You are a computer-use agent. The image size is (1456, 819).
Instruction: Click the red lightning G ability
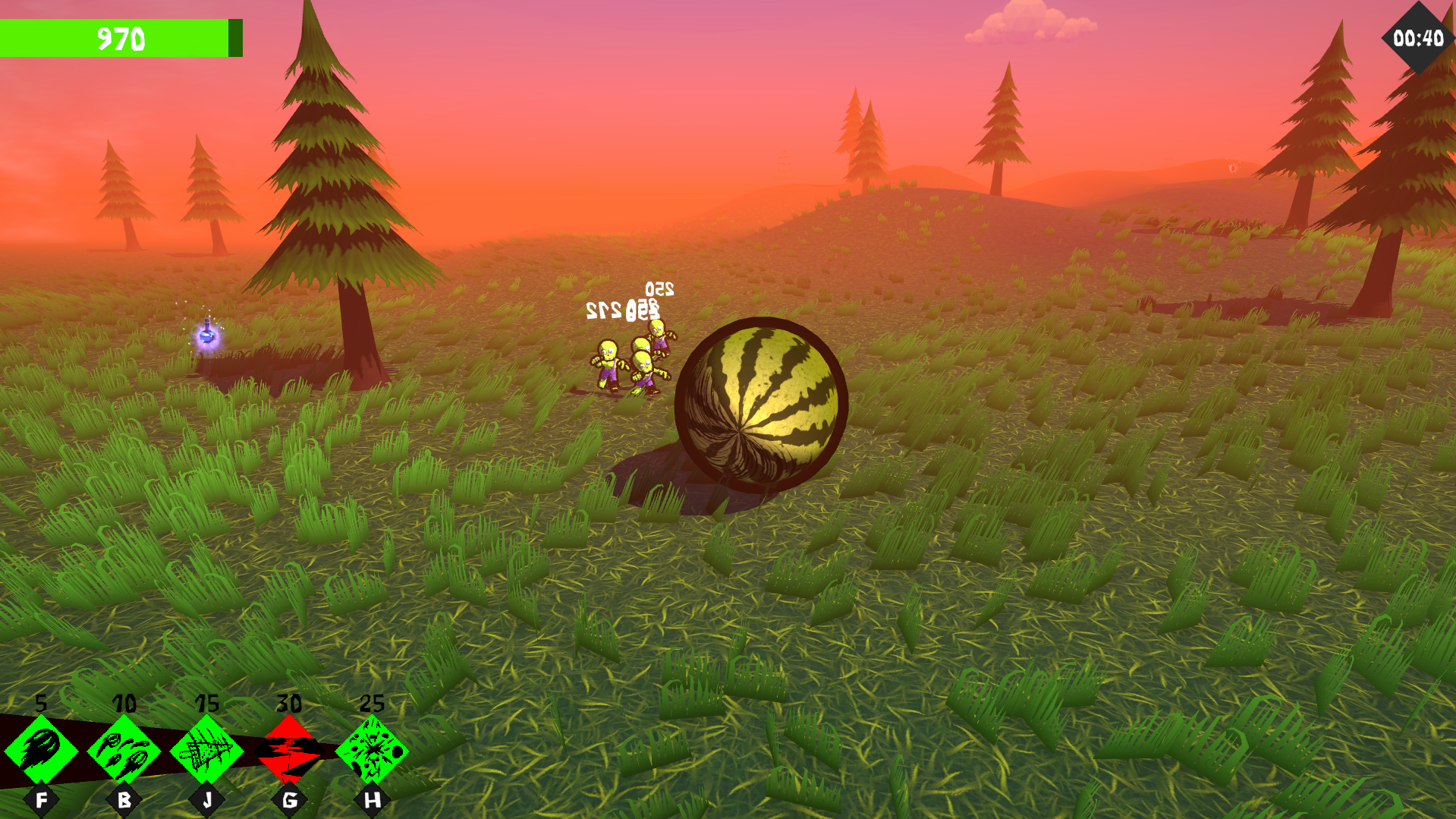click(x=289, y=751)
